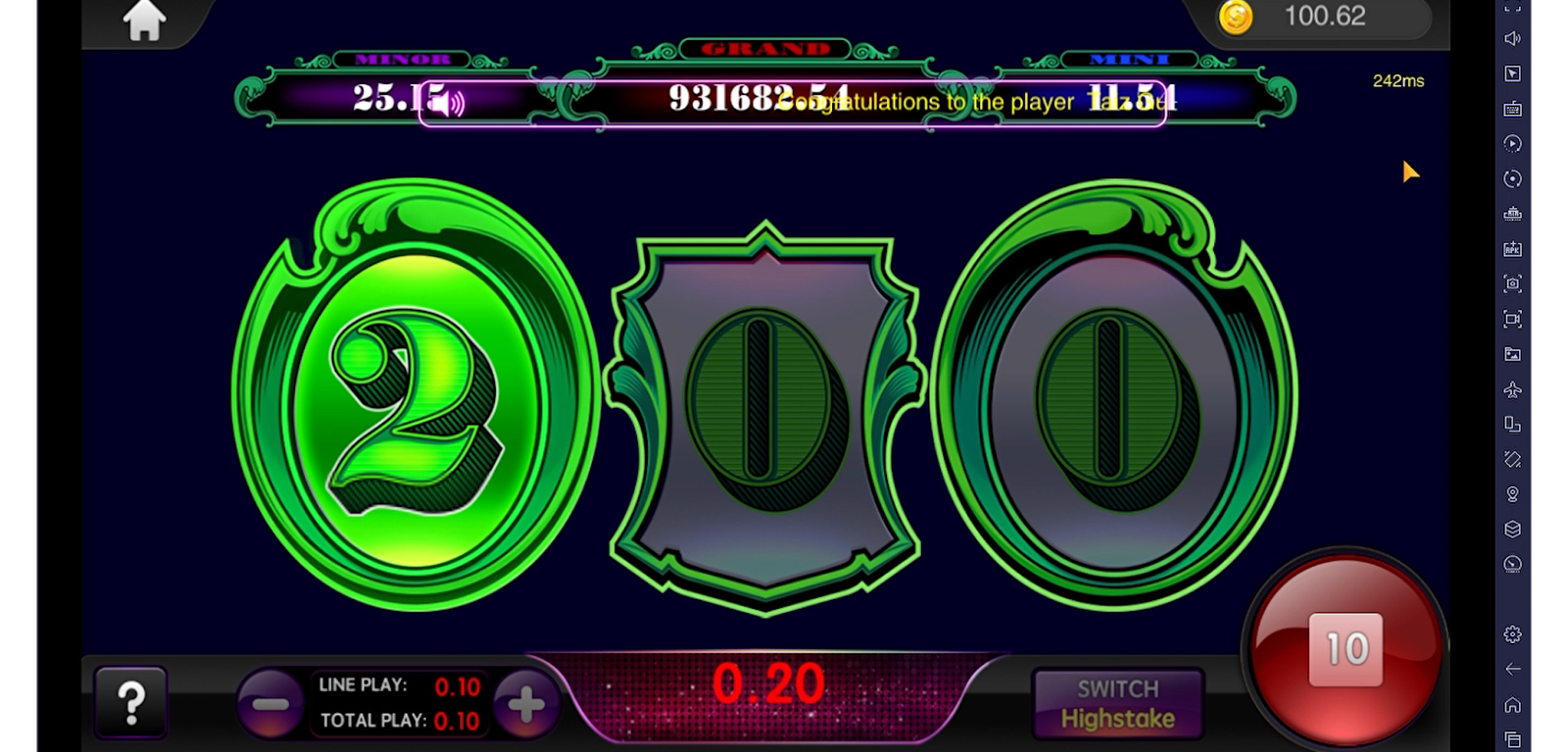Viewport: 1568px width, 752px height.
Task: Return to lobby via the home icon
Action: click(144, 21)
